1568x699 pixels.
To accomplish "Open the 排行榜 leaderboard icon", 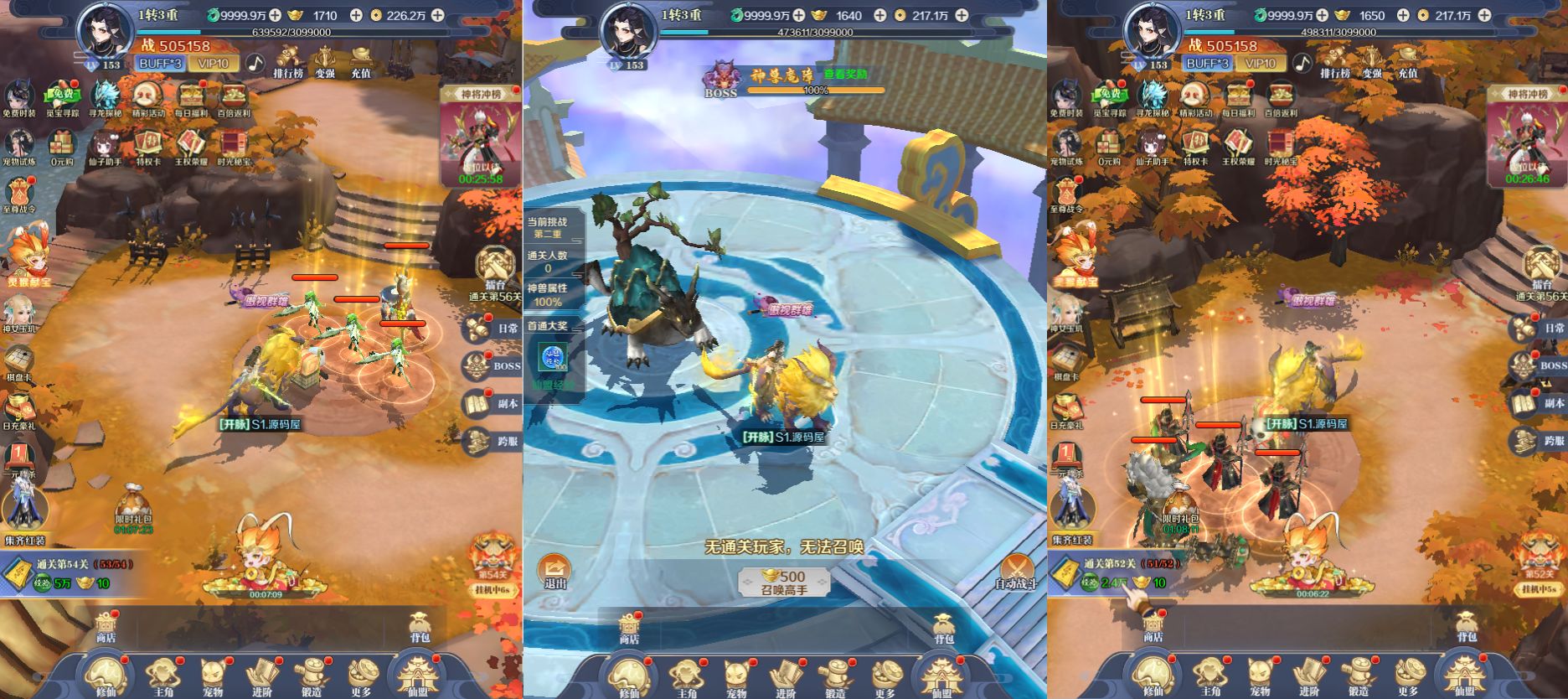I will coord(289,65).
